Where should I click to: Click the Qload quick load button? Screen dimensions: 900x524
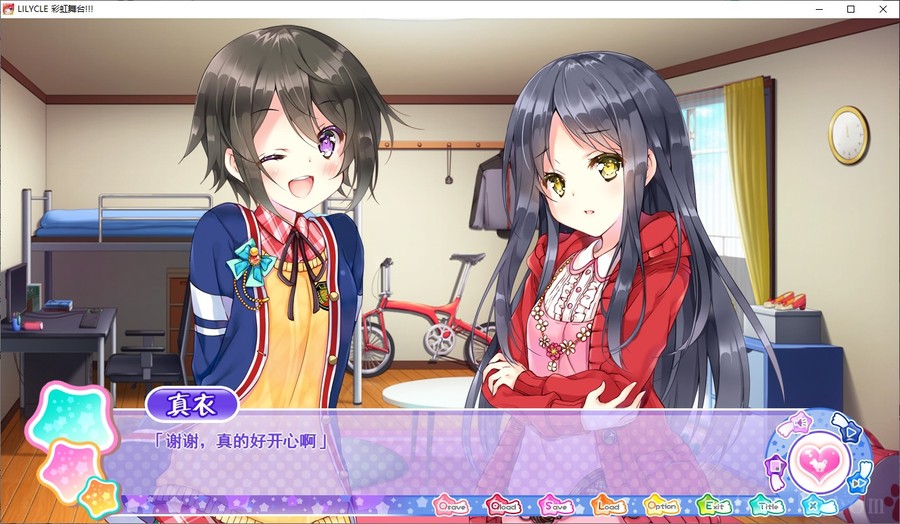[504, 506]
